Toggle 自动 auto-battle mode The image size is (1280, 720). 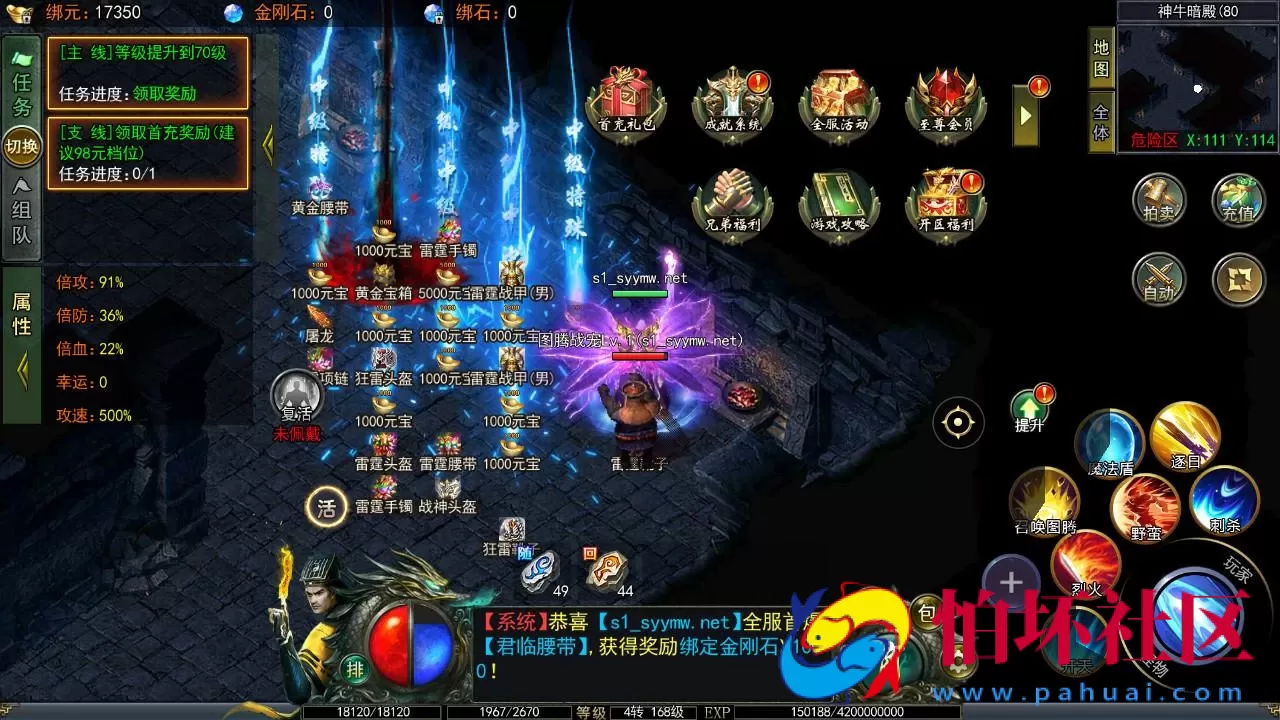coord(1158,280)
